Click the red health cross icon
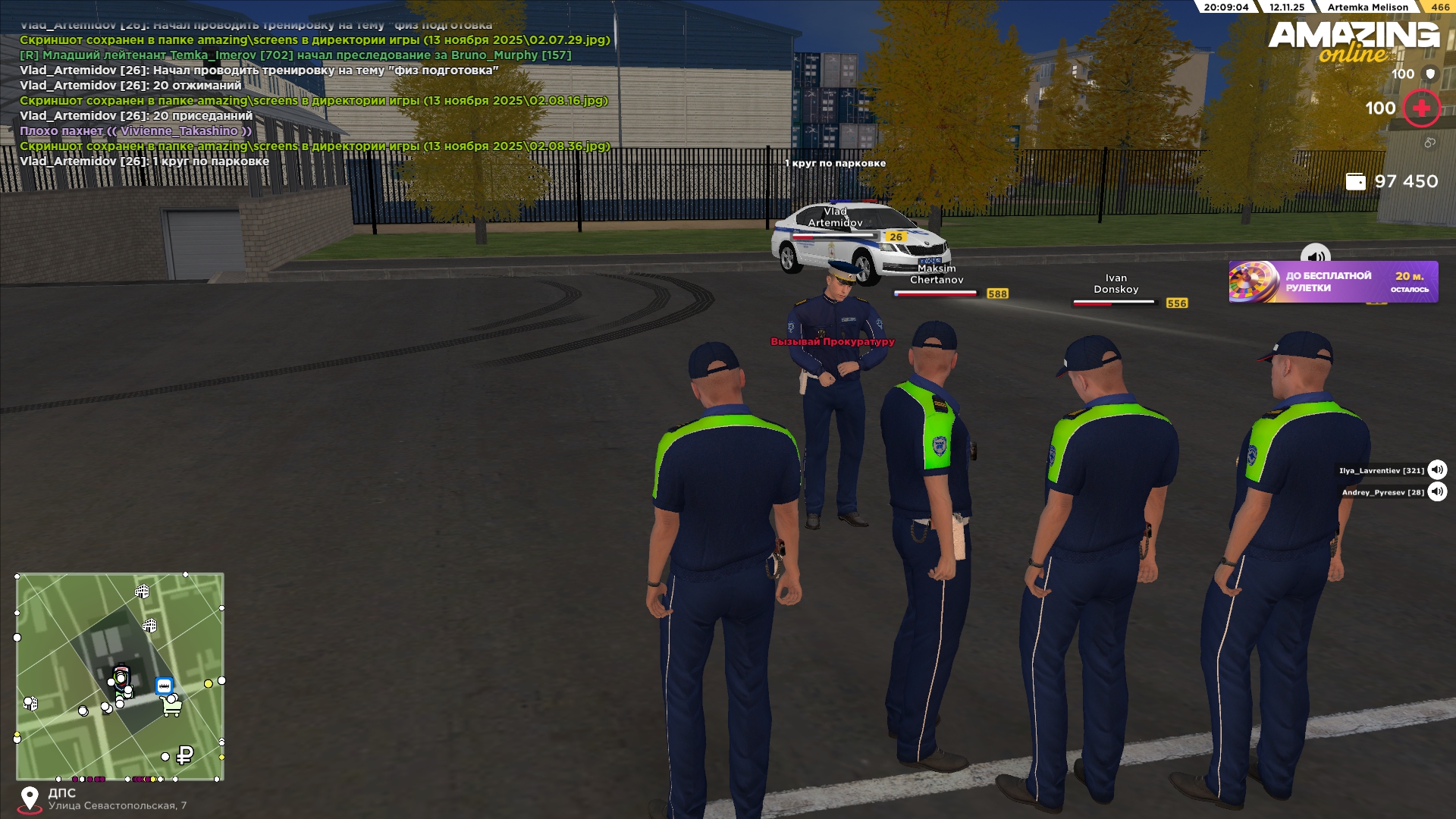Screen dimensions: 1456x819 pos(1421,108)
